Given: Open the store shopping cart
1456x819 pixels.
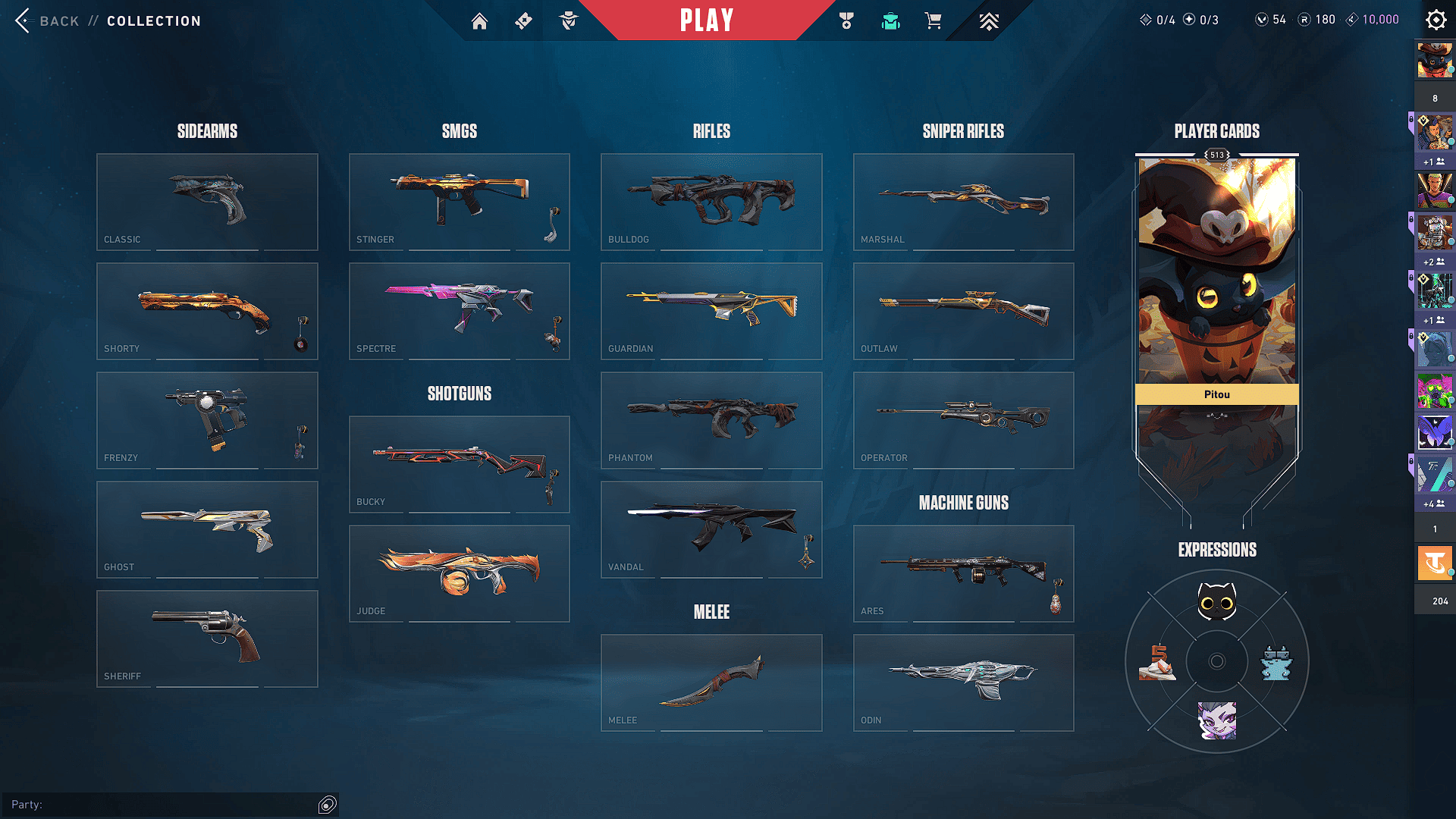Looking at the screenshot, I should (x=933, y=21).
